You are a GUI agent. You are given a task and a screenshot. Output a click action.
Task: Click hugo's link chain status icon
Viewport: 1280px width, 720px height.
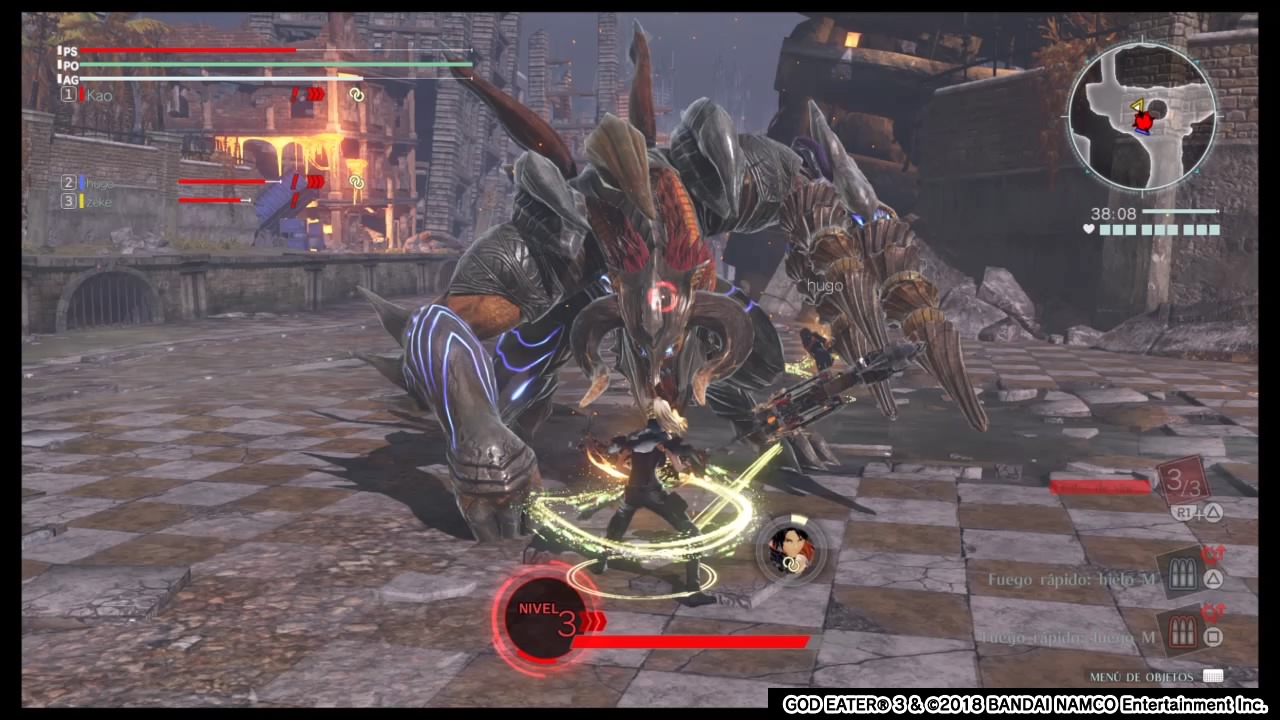pyautogui.click(x=356, y=182)
